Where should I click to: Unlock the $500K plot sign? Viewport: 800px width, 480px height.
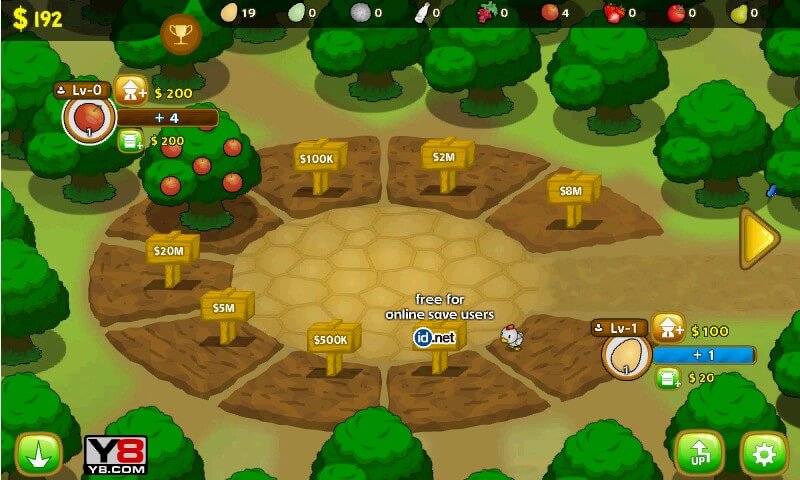coord(333,340)
